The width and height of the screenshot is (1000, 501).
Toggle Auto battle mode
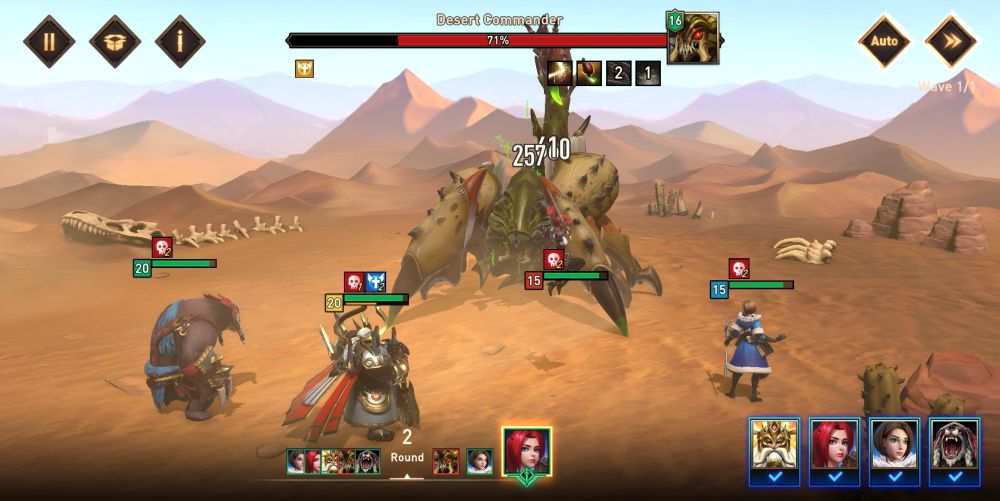pyautogui.click(x=884, y=41)
